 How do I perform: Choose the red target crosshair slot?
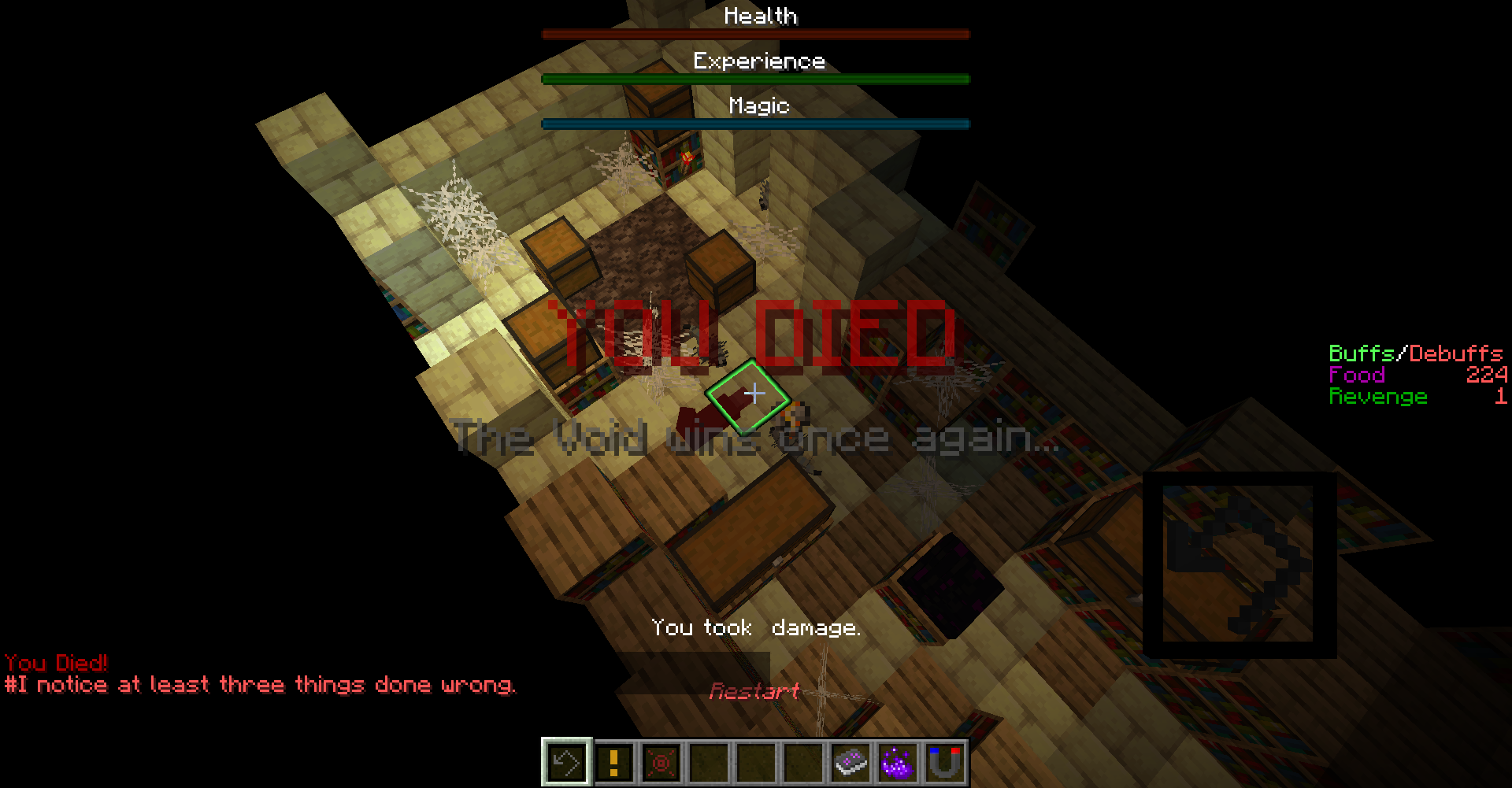click(x=661, y=762)
